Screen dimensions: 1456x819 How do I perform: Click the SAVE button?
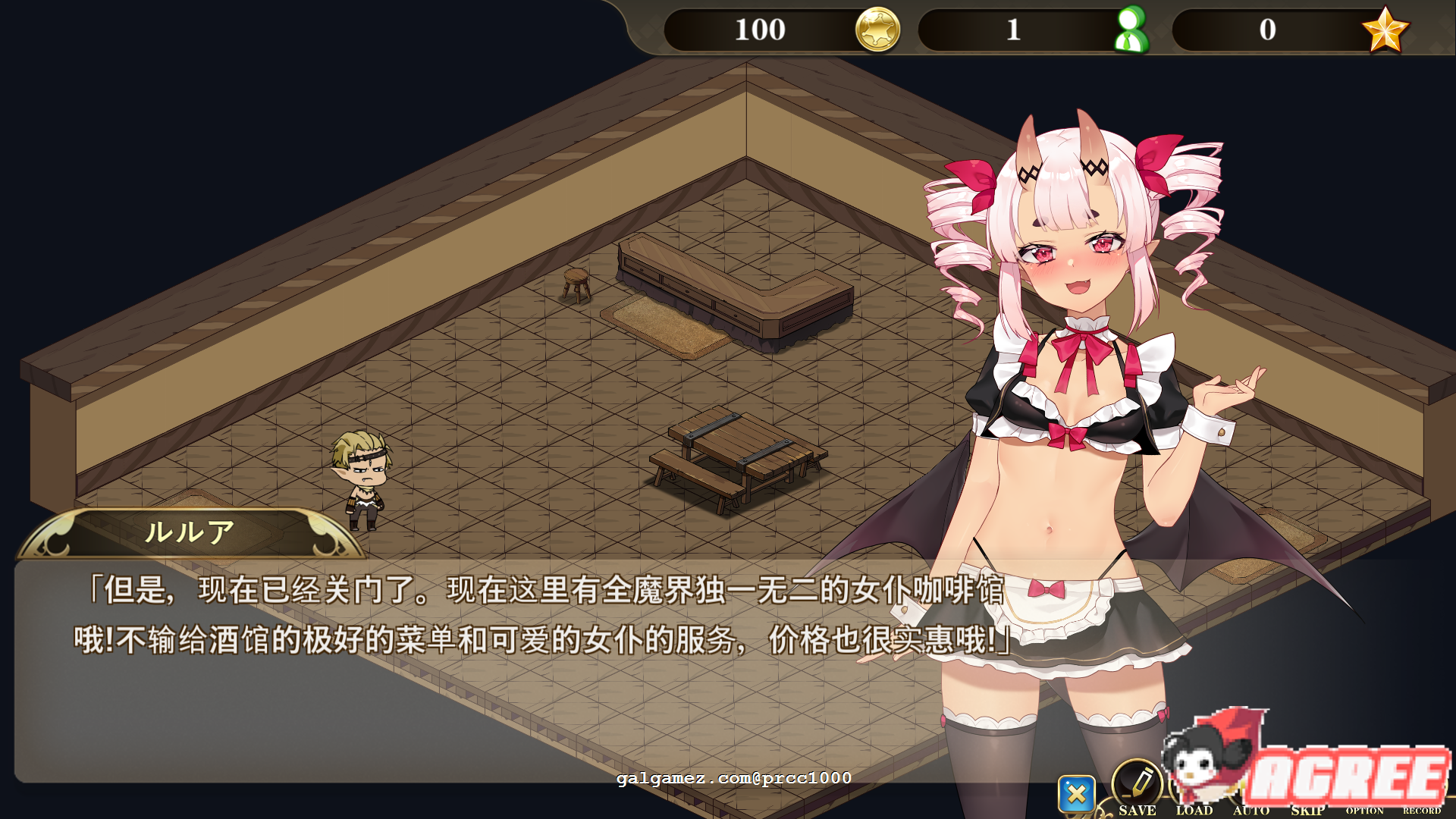tap(1137, 811)
